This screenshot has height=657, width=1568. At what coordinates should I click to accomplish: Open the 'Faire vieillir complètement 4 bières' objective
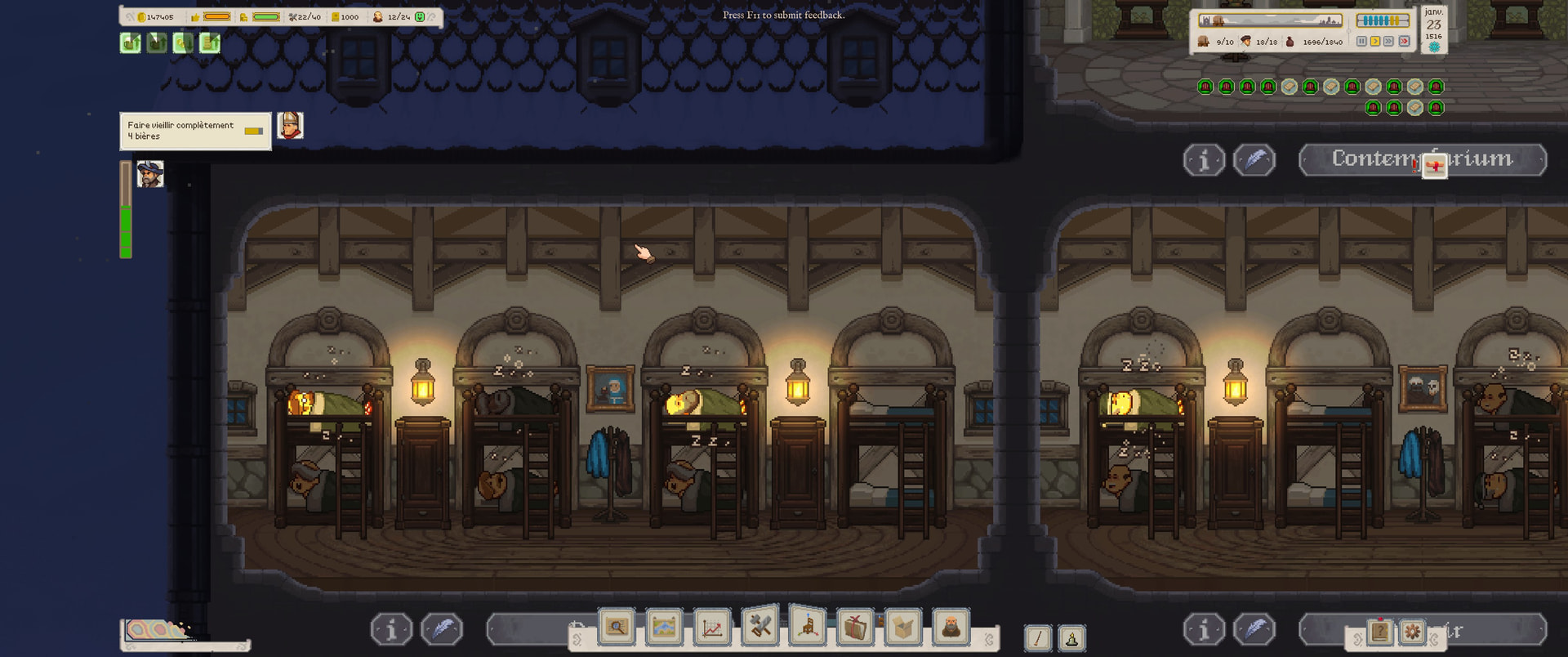tap(195, 131)
